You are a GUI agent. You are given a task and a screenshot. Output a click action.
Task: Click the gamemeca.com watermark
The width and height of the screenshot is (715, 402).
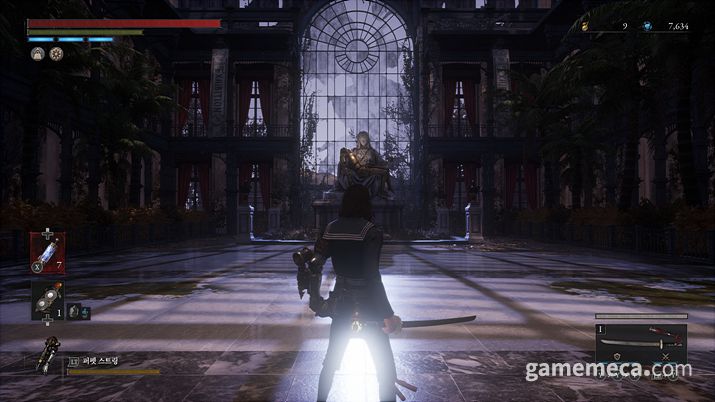607,371
